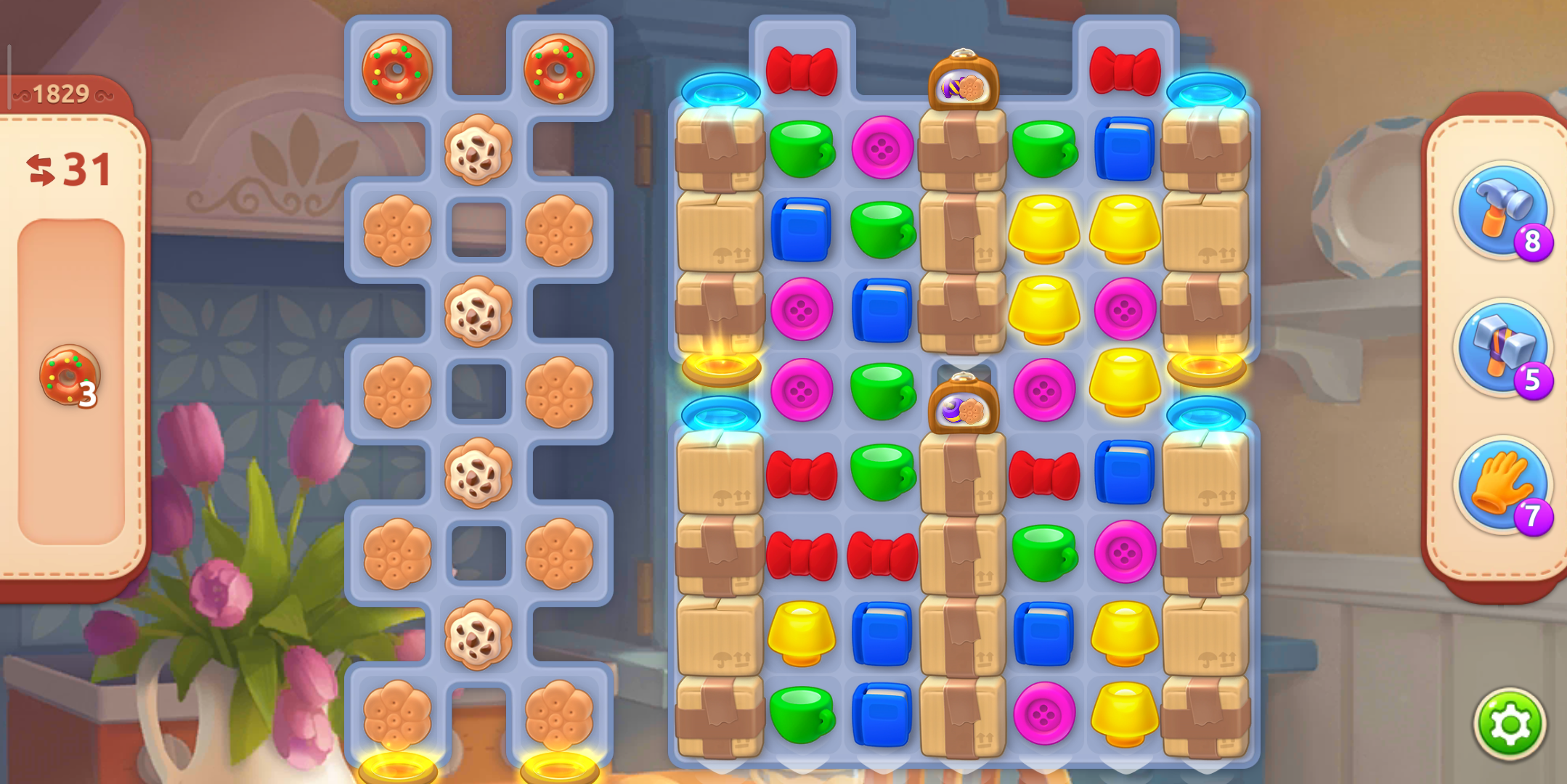
Task: Use the glove swap booster
Action: 1505,485
